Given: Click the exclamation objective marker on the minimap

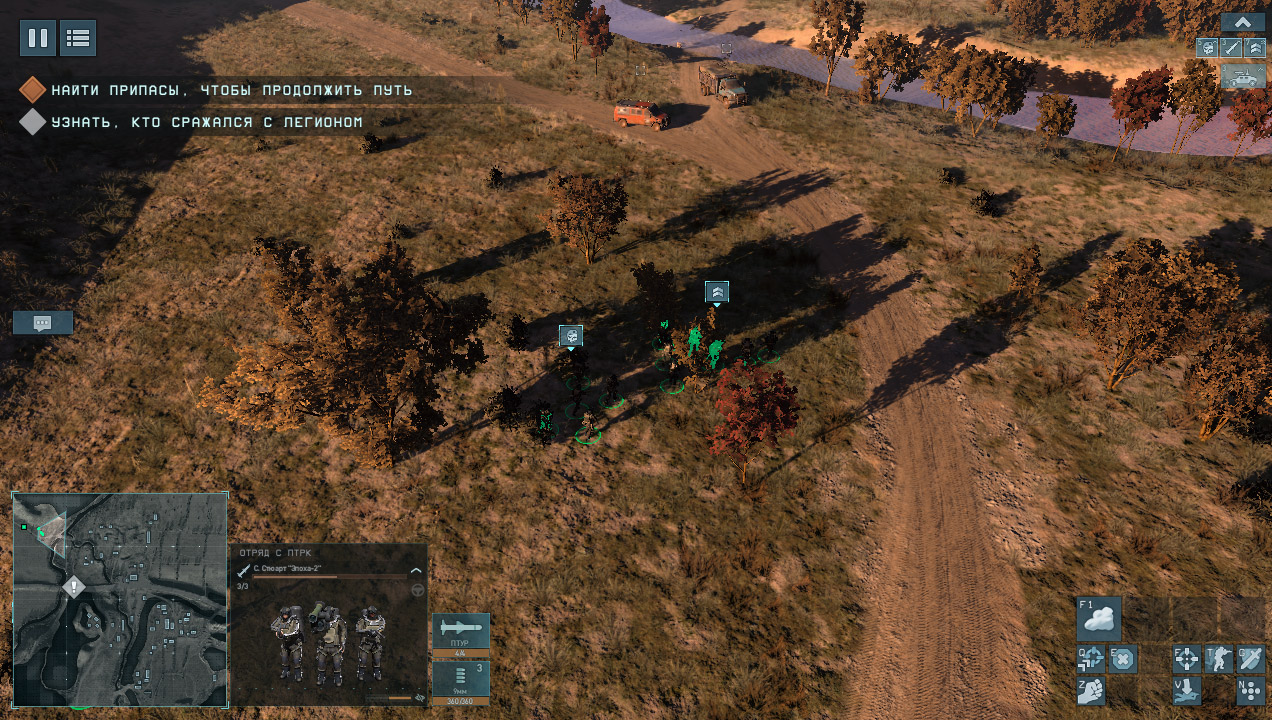Looking at the screenshot, I should pos(74,587).
